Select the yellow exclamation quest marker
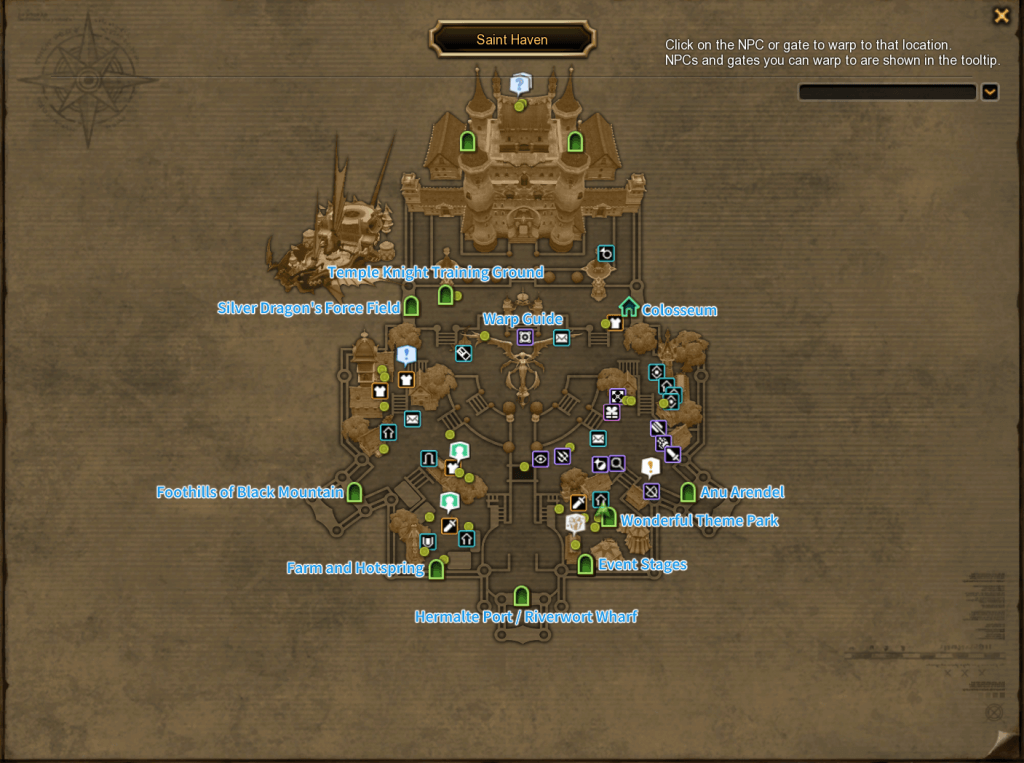Screen dimensions: 1024x763 point(651,467)
